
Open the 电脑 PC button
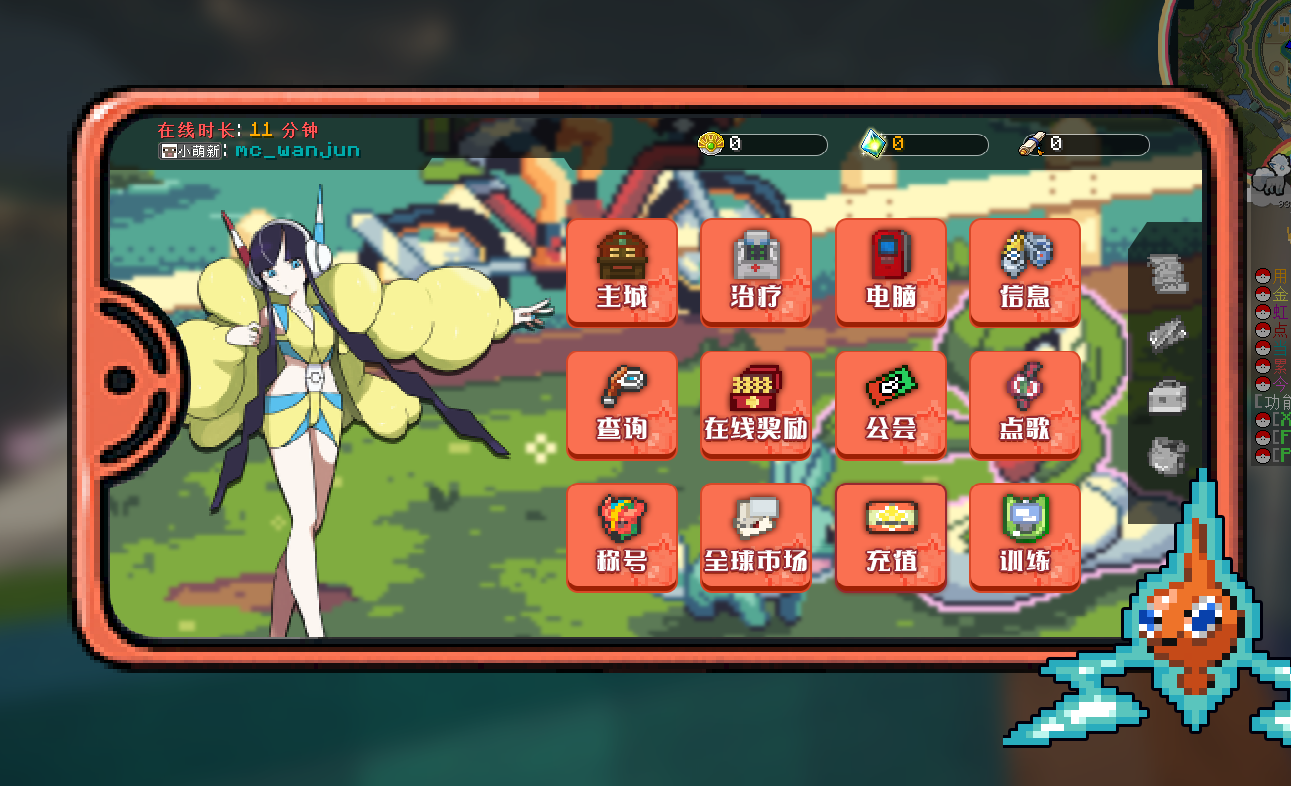(890, 271)
